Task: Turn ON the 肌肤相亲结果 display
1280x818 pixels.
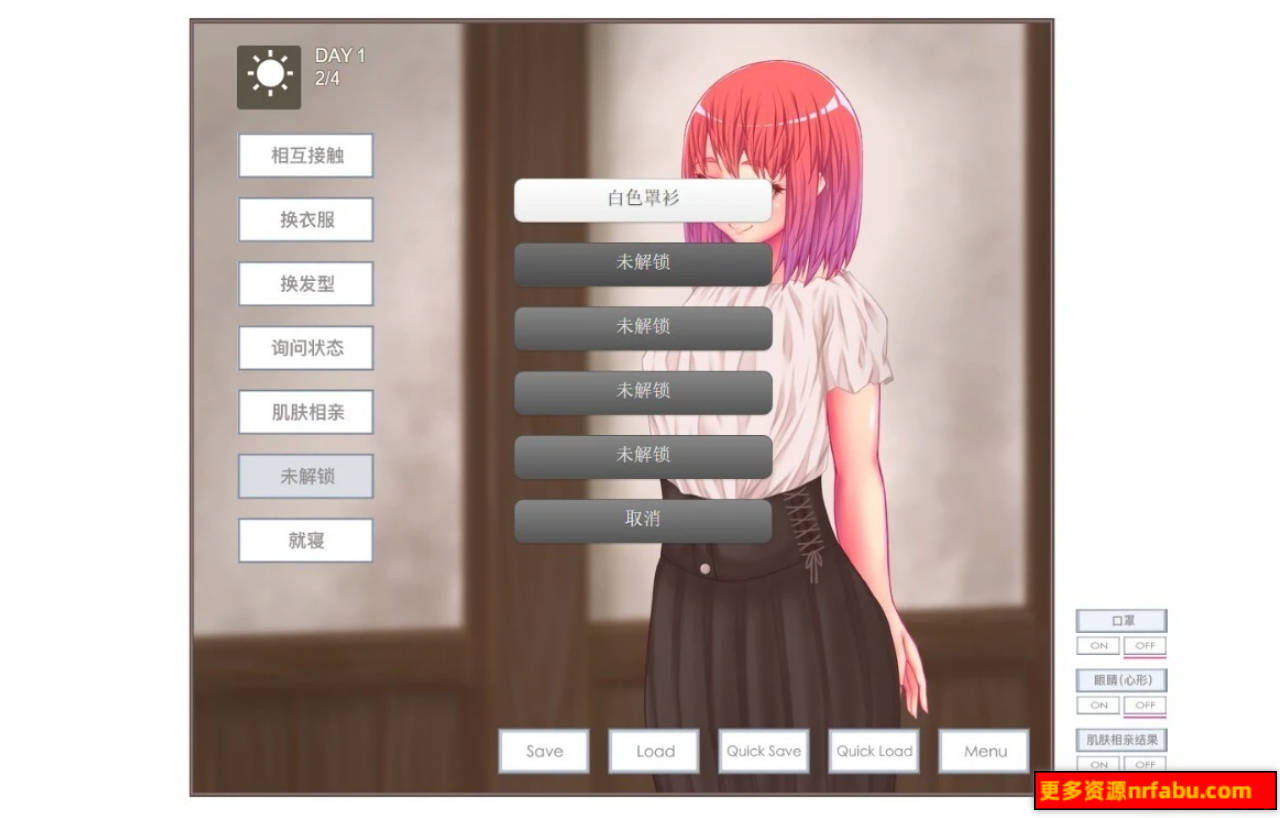Action: coord(1097,765)
